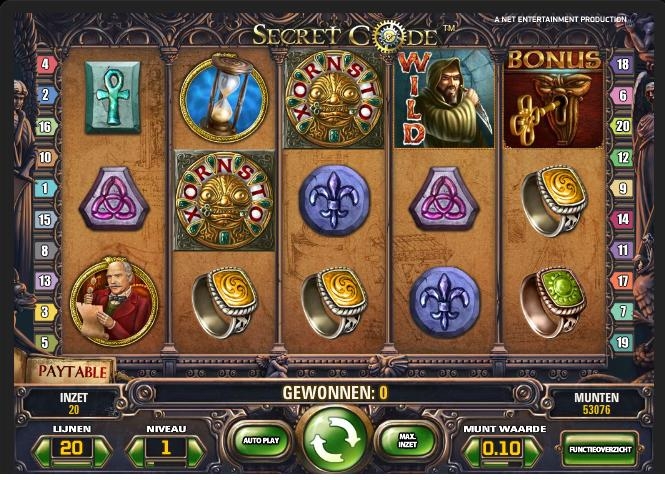Open the Functieoverzicht panel
665x480 pixels.
click(x=598, y=449)
